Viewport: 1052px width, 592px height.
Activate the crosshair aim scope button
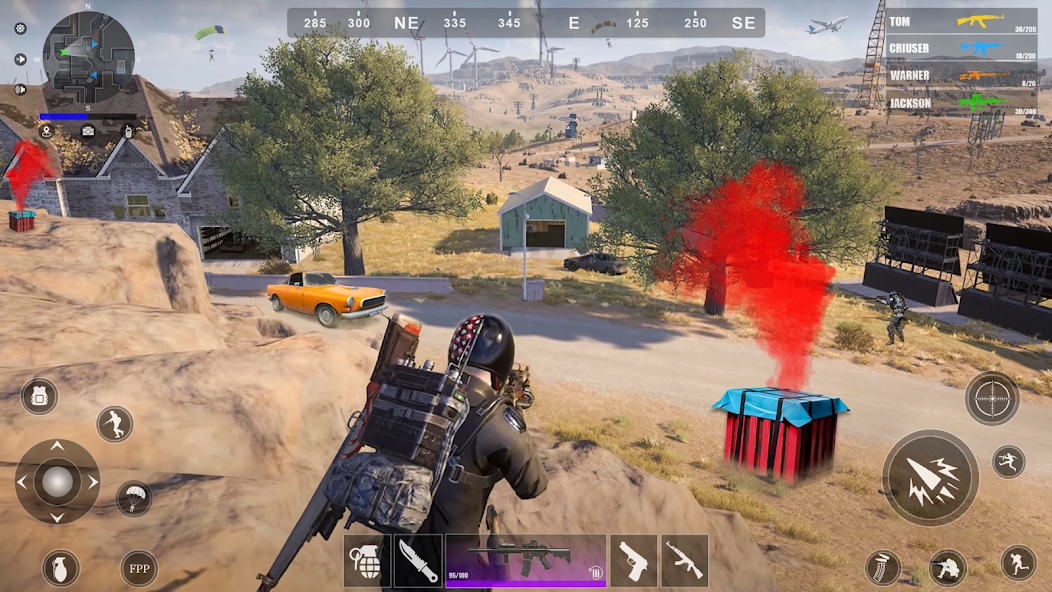992,398
